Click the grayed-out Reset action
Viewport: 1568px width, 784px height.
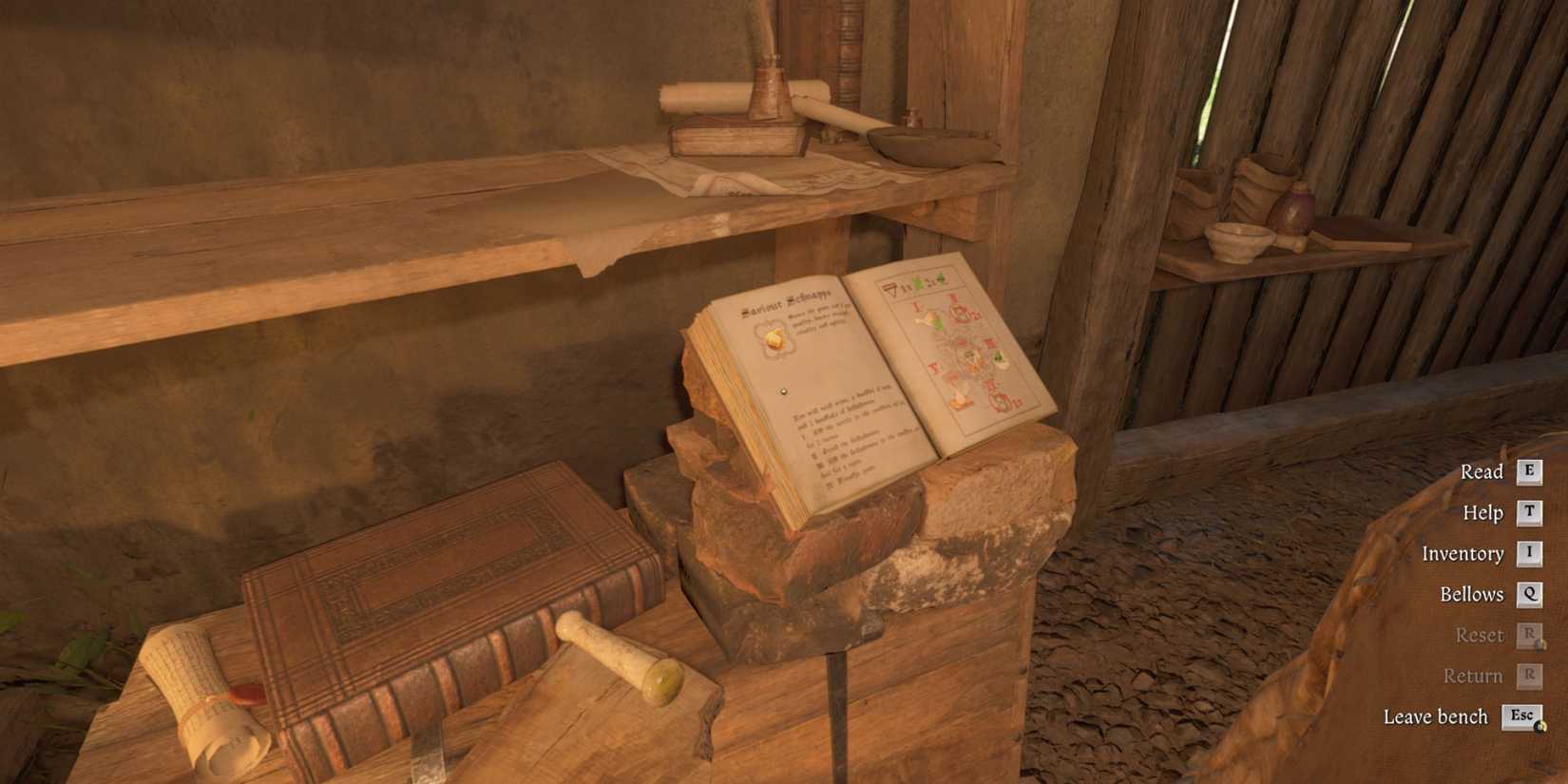(x=1479, y=634)
